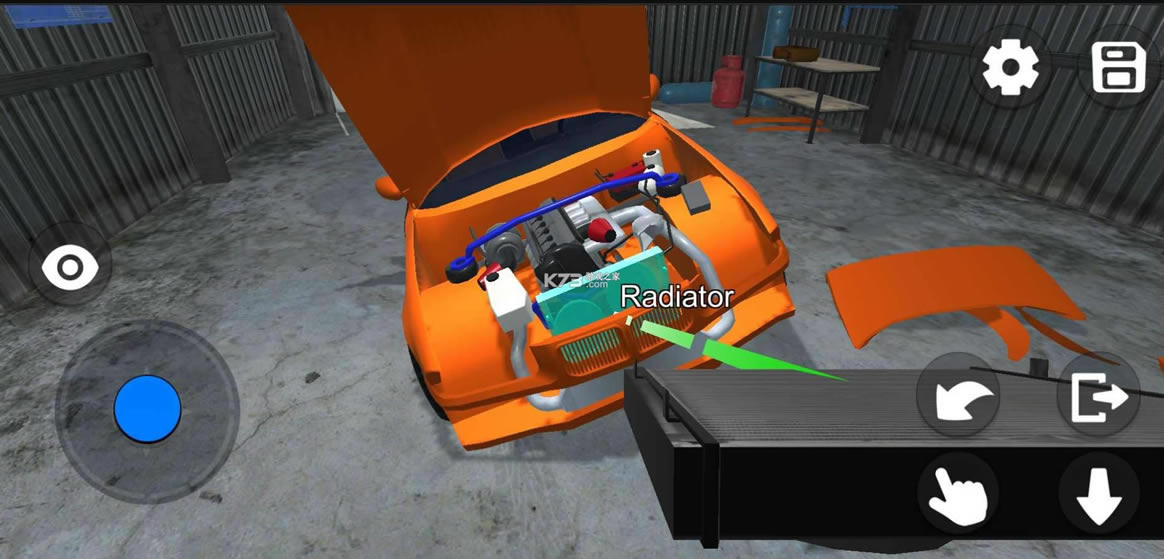1164x559 pixels.
Task: Tap the exit door arrow button
Action: [x=1098, y=397]
